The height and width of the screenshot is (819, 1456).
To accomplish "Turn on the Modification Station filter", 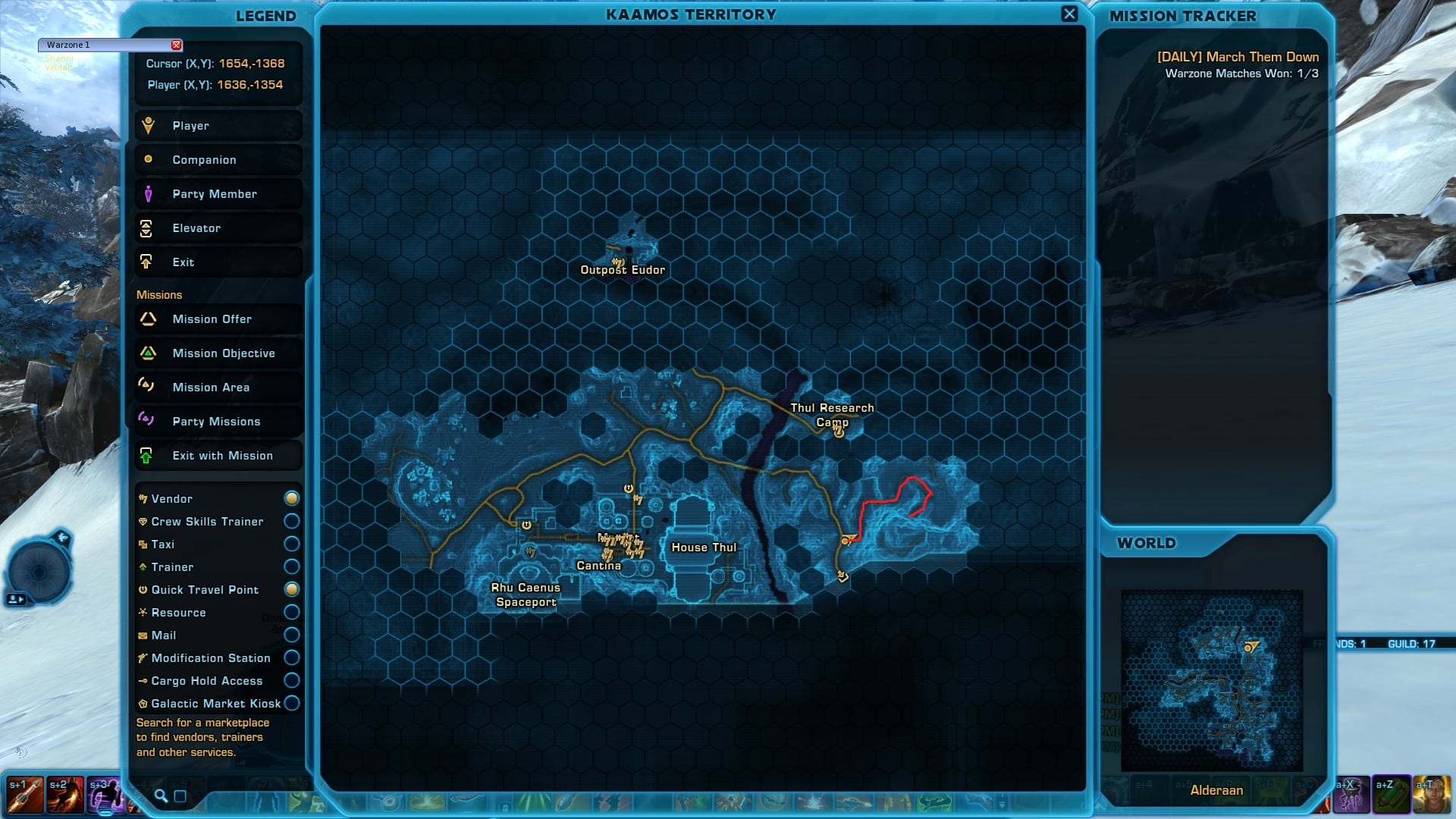I will (x=291, y=657).
